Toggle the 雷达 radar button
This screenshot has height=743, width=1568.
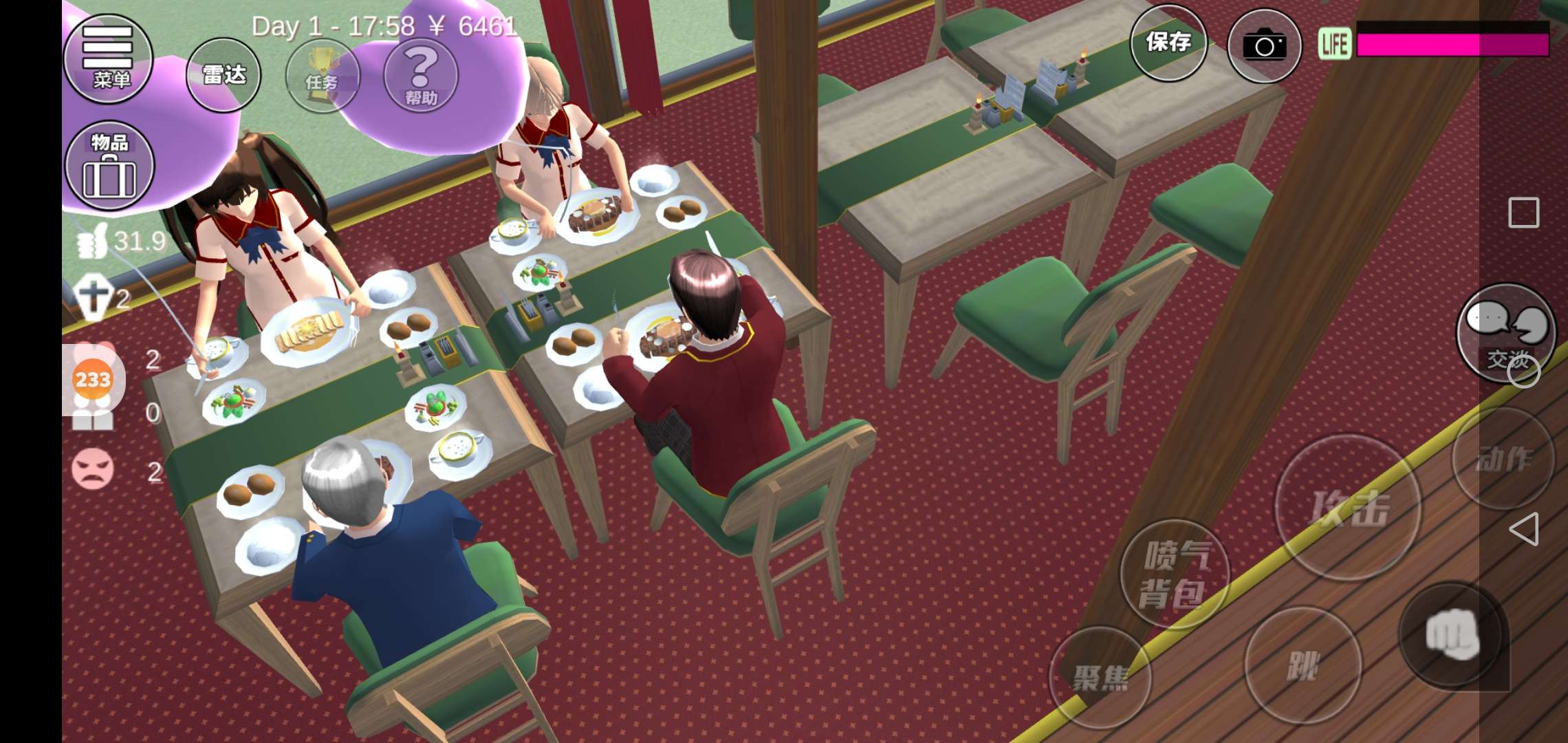pyautogui.click(x=224, y=75)
